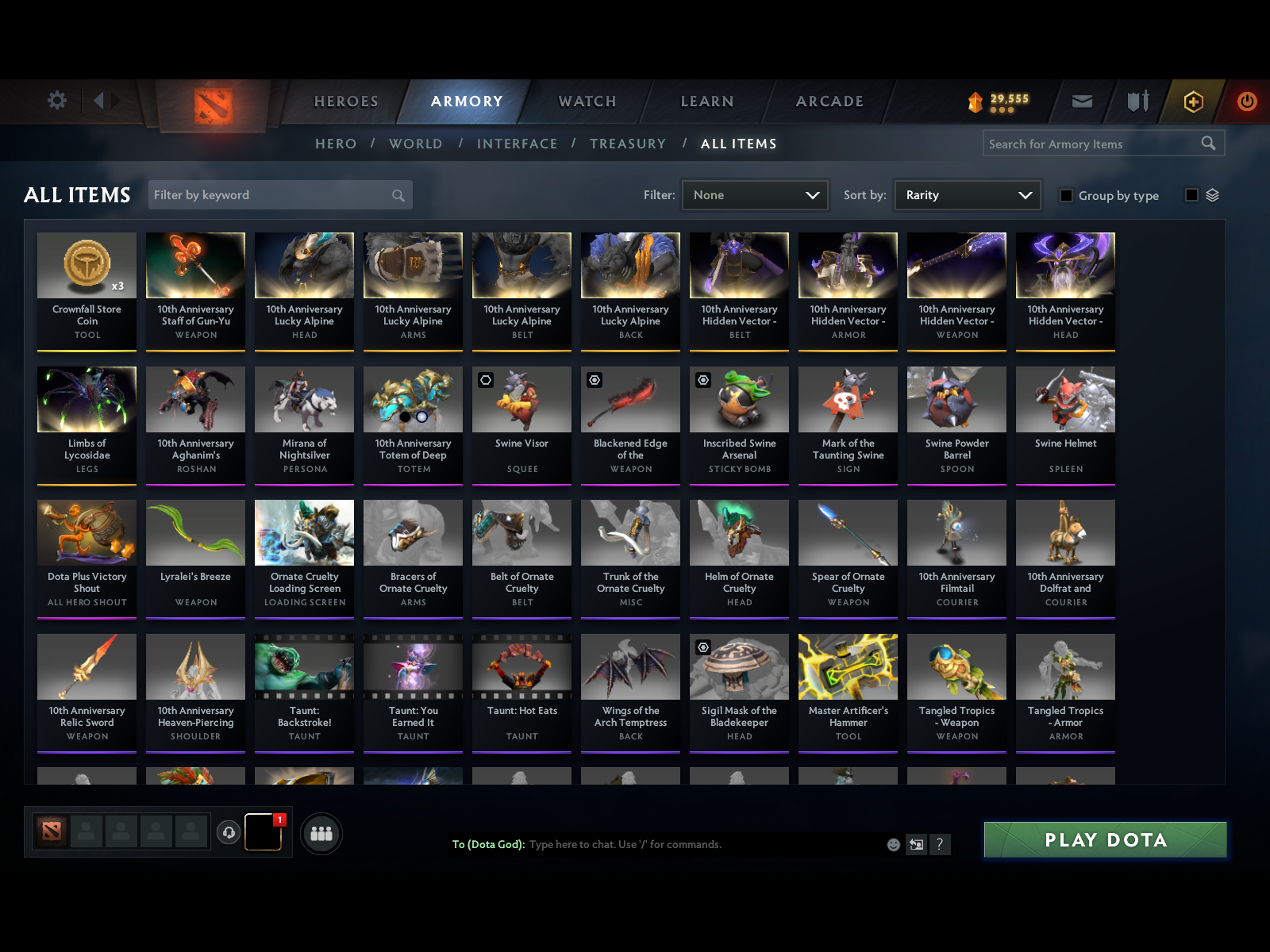Enable the Group by type checkbox
The width and height of the screenshot is (1270, 952).
(x=1067, y=195)
